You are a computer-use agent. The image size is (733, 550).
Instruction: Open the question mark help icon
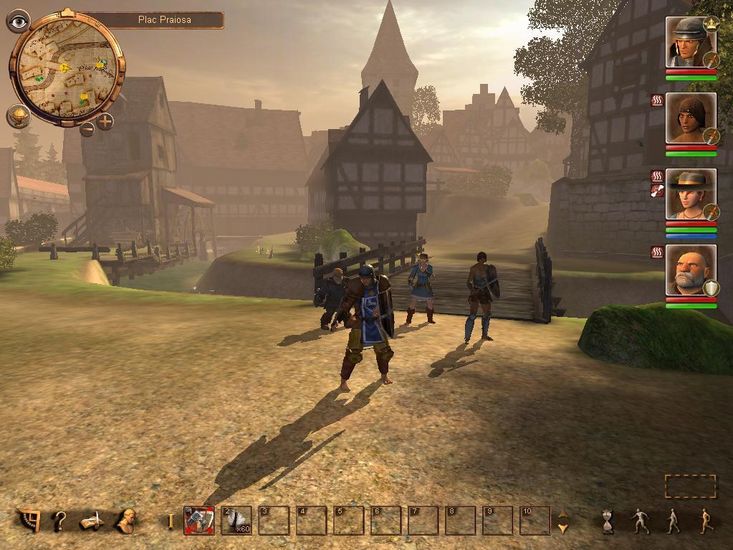click(60, 520)
